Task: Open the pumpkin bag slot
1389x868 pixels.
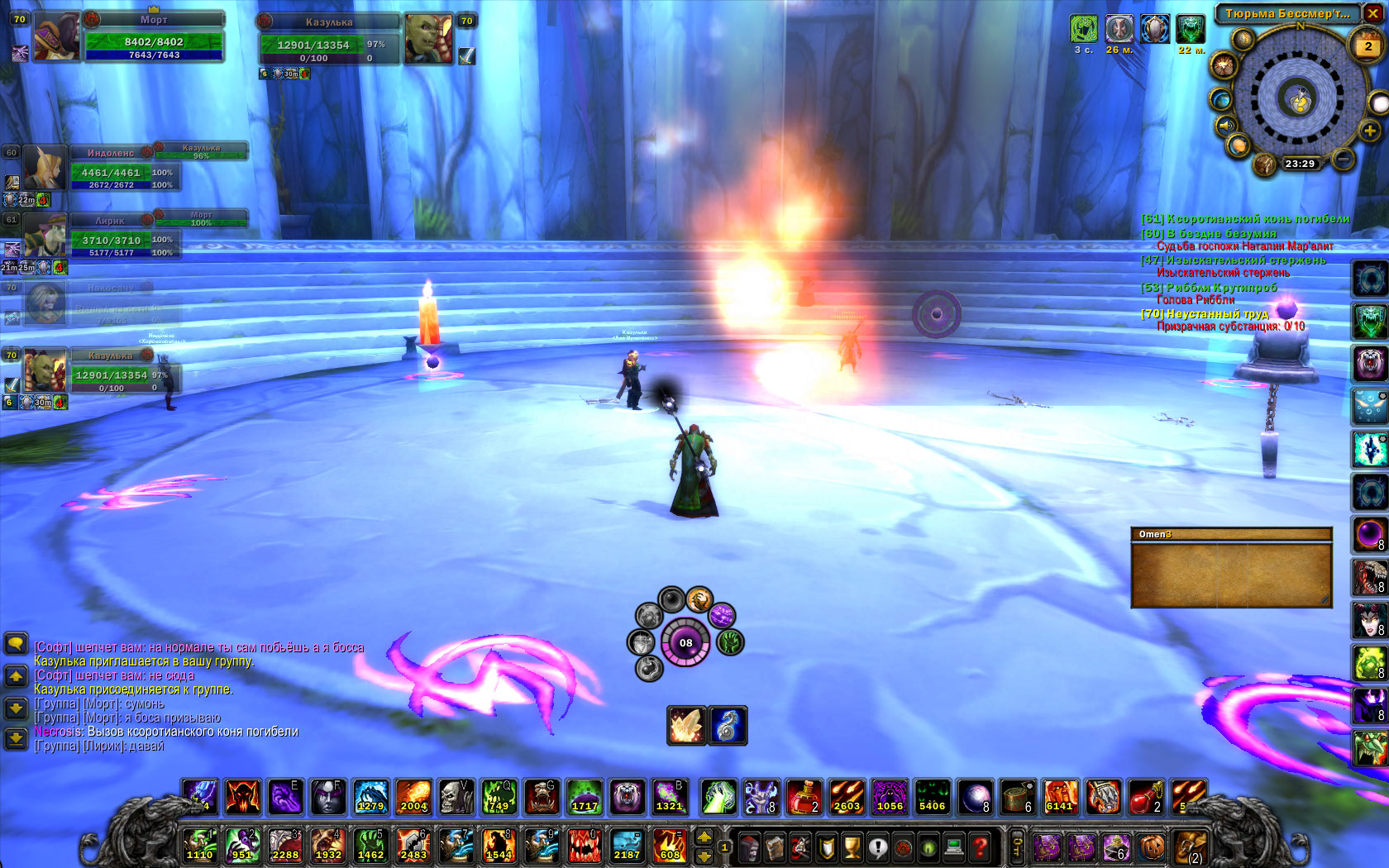Action: point(1153,847)
